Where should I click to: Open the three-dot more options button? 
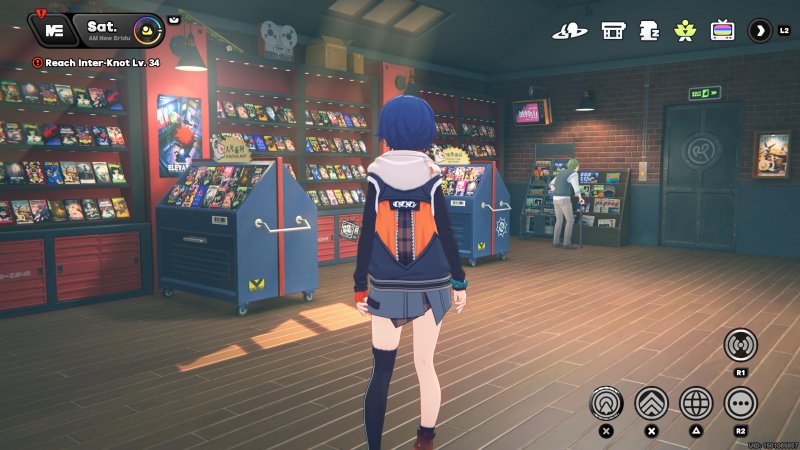coord(740,403)
